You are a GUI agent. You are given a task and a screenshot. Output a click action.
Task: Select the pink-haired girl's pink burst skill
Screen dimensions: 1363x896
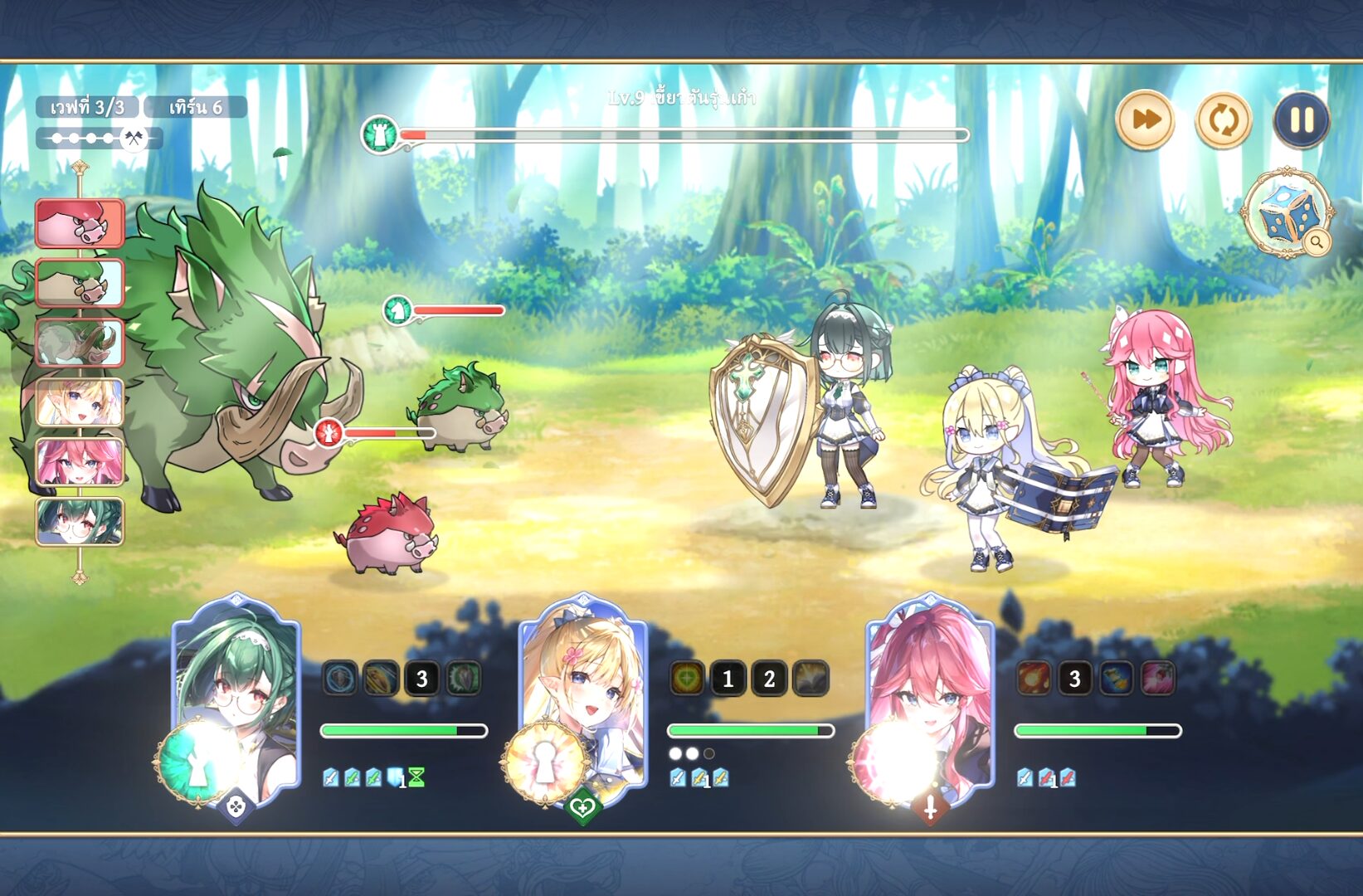point(1157,679)
